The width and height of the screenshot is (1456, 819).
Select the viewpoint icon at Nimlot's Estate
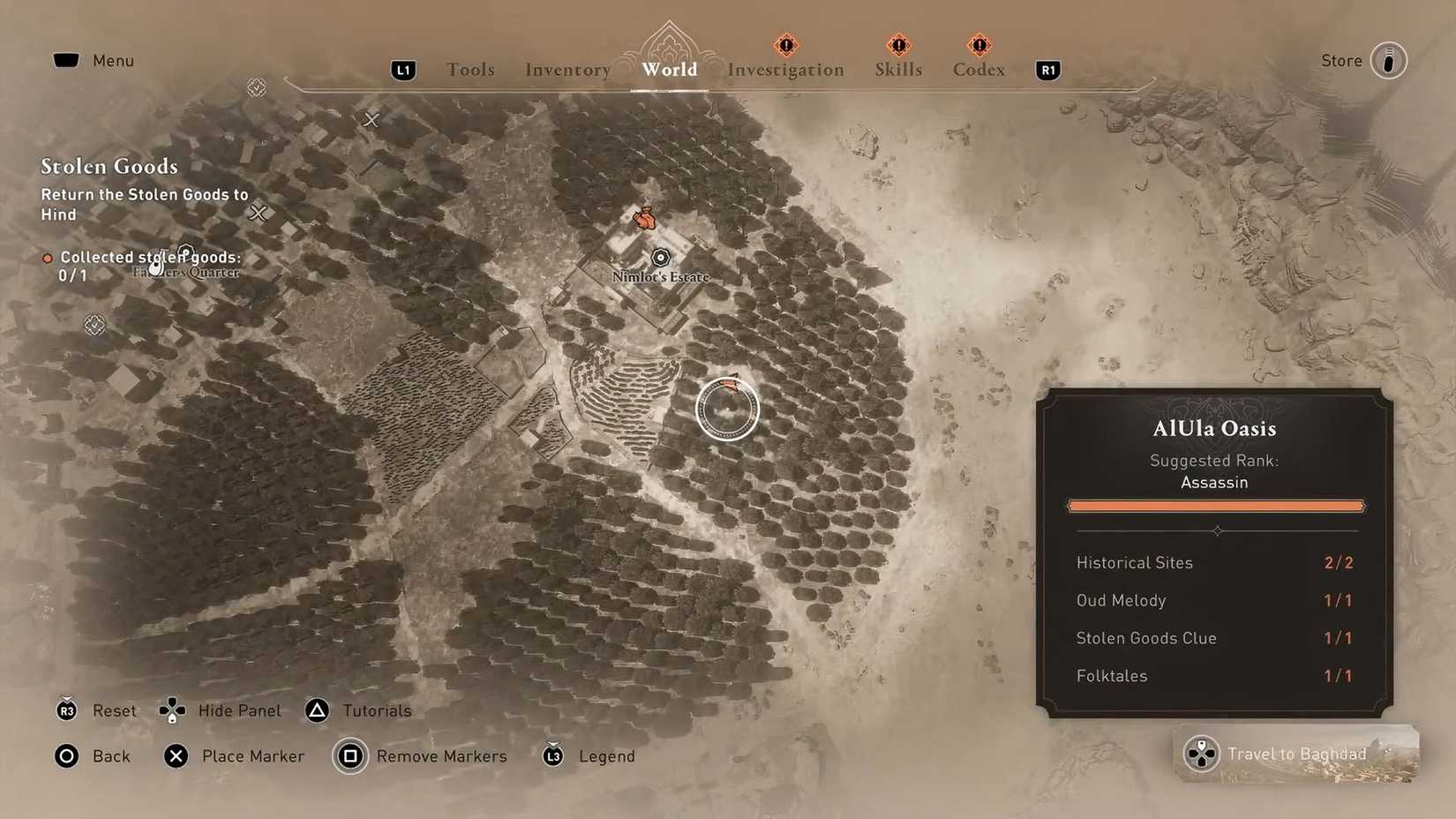660,257
